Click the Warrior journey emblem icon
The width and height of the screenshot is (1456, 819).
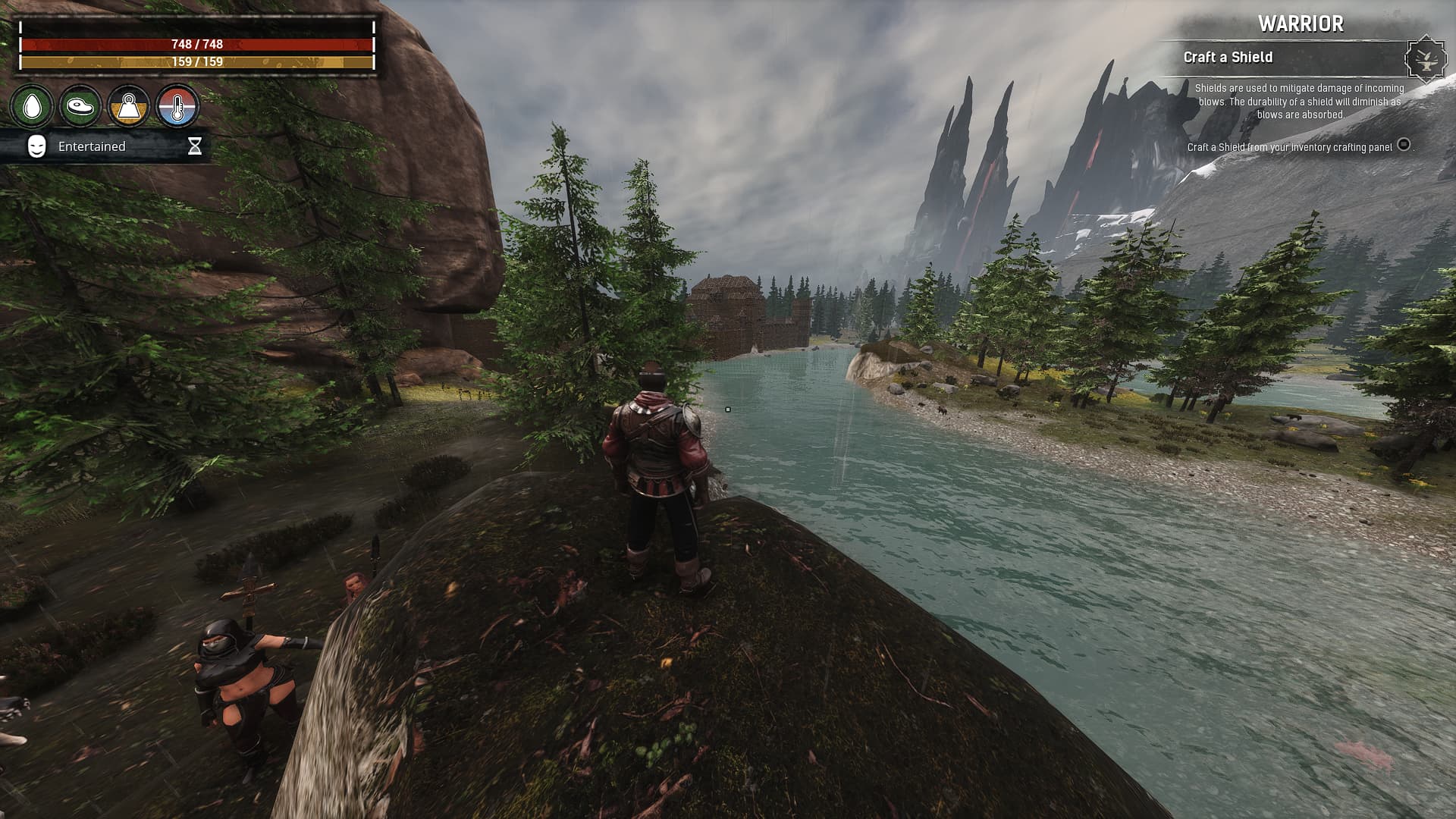click(x=1426, y=58)
